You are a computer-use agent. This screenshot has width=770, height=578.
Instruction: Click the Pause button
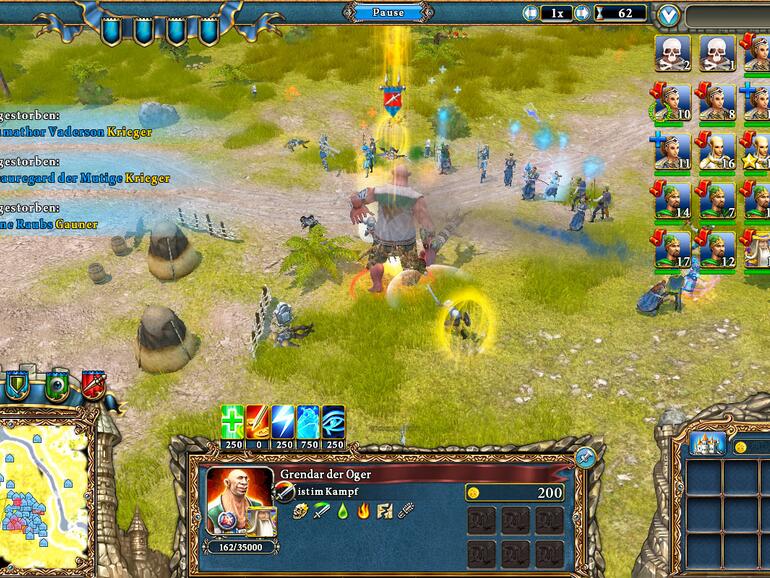point(389,13)
